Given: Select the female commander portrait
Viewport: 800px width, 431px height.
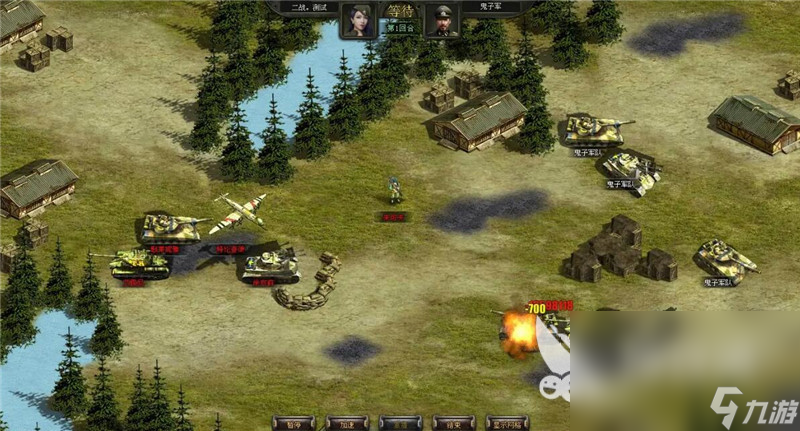Looking at the screenshot, I should (356, 20).
